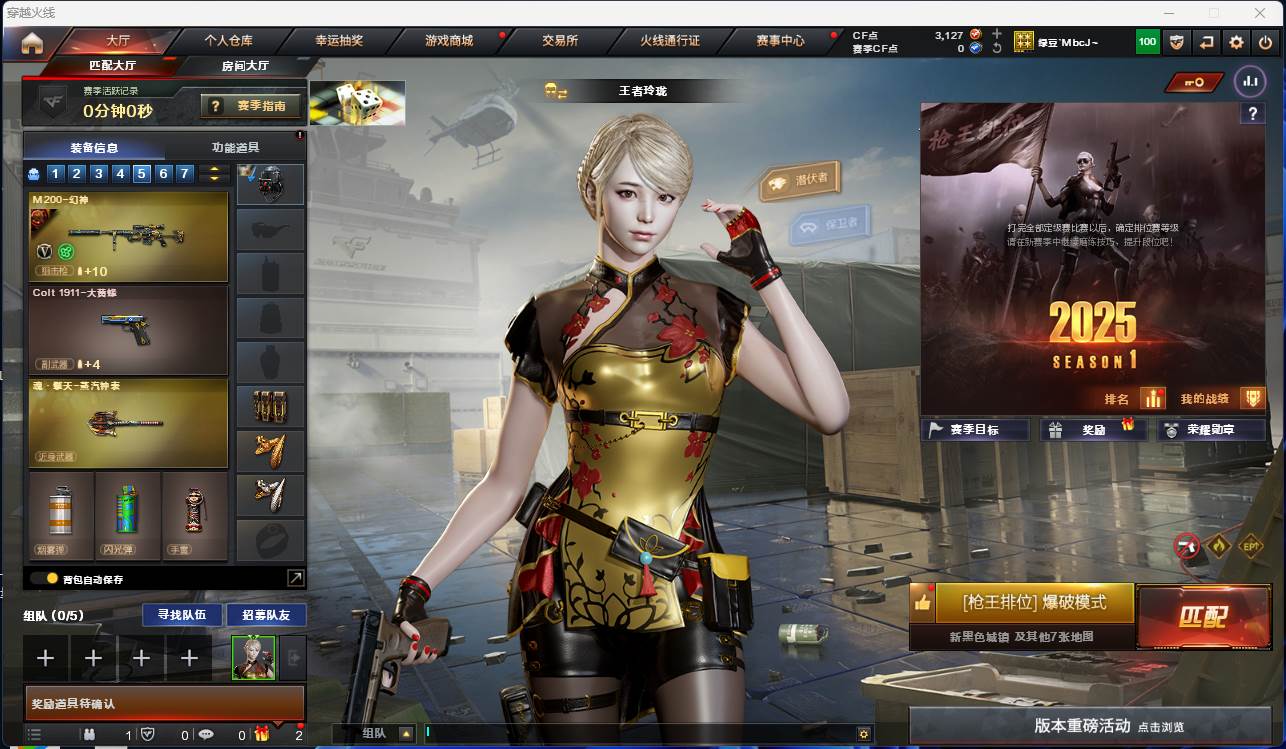Close the game window
This screenshot has width=1286, height=749.
1262,13
